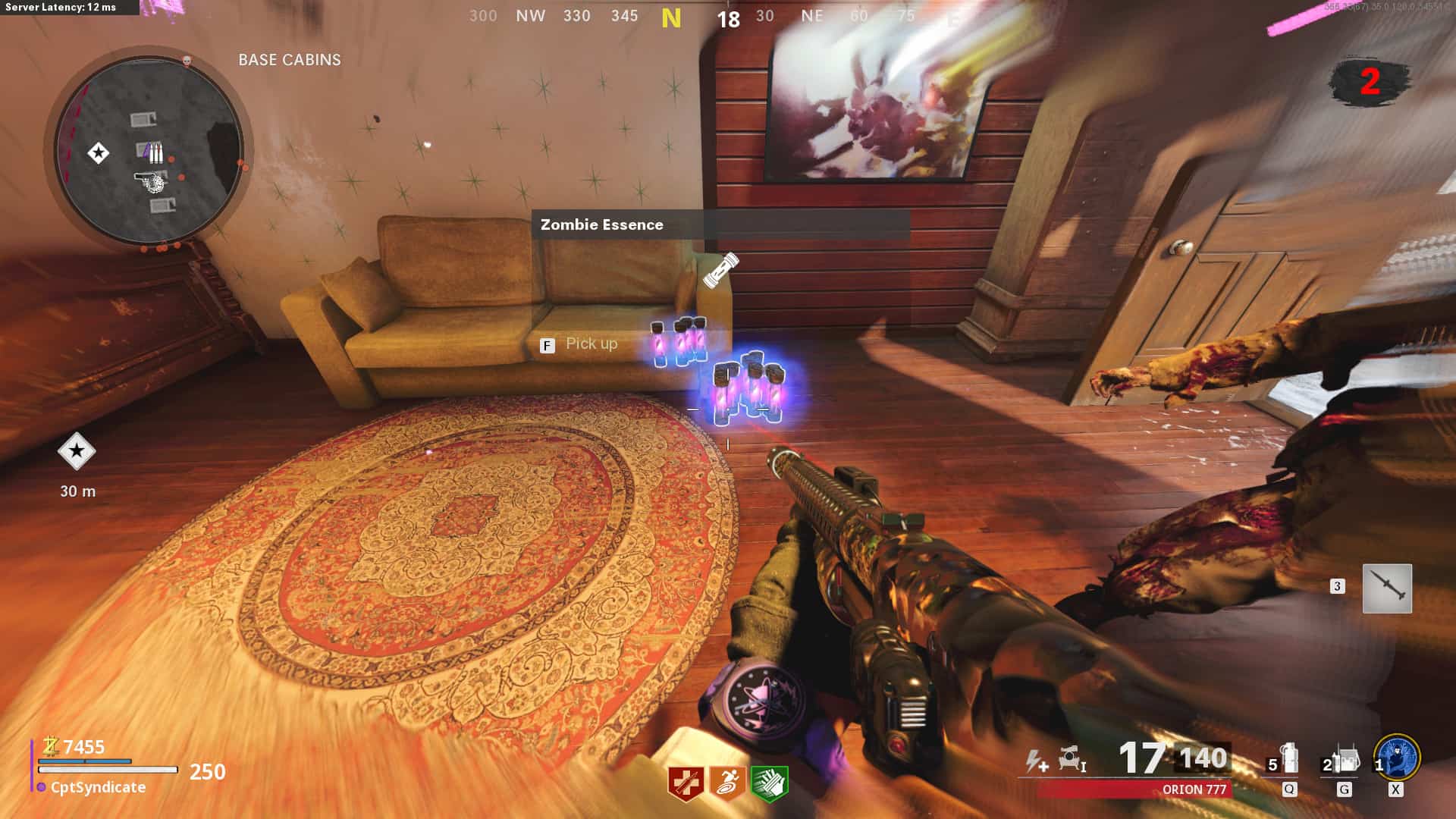Click the skull marker on the minimap rim
1456x819 pixels.
coord(187,61)
